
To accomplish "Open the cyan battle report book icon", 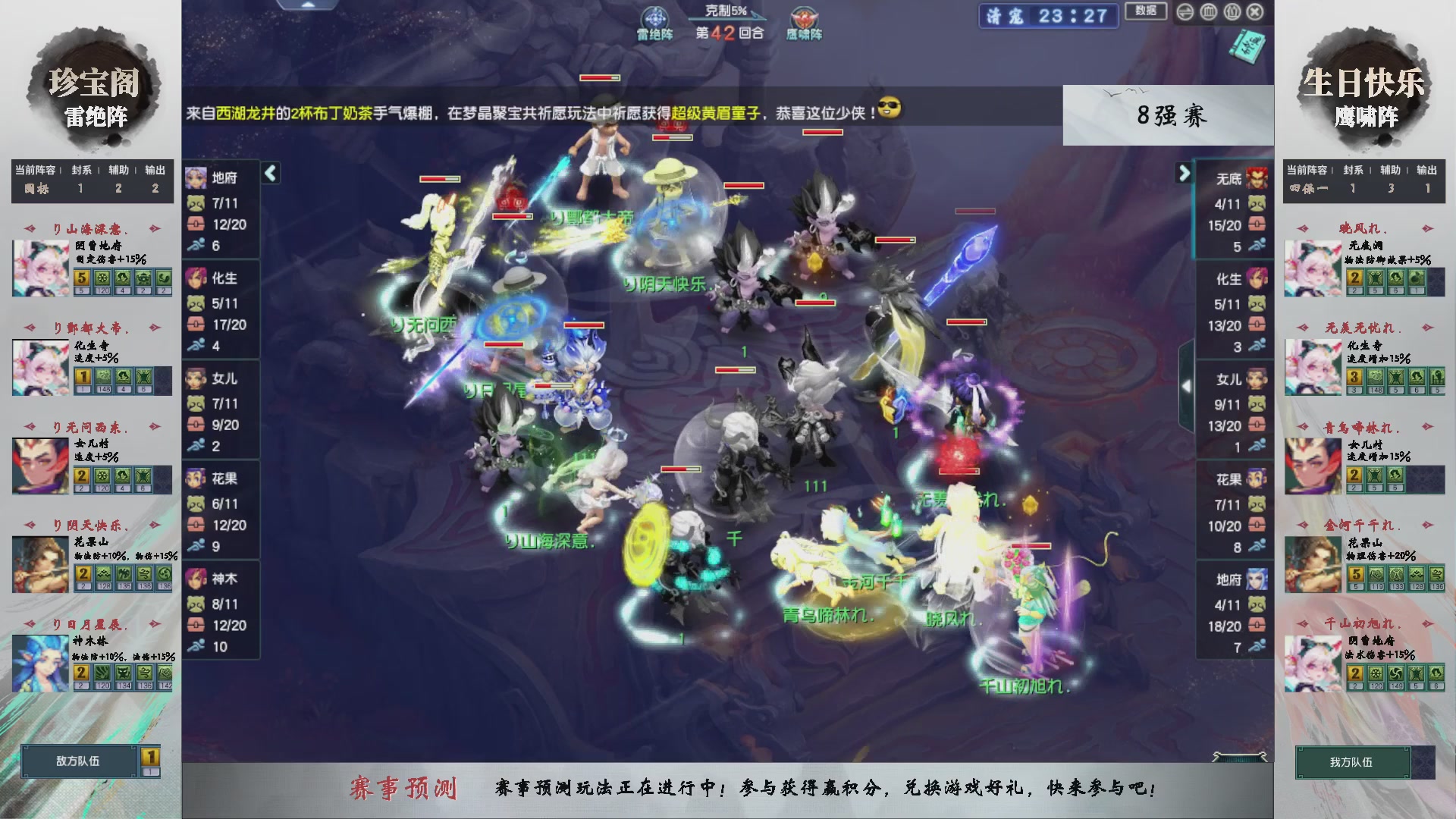I will click(x=1248, y=45).
